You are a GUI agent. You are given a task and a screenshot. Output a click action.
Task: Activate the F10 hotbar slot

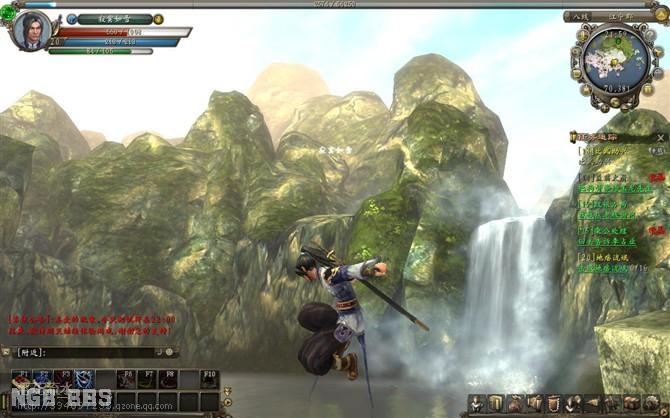(x=209, y=381)
